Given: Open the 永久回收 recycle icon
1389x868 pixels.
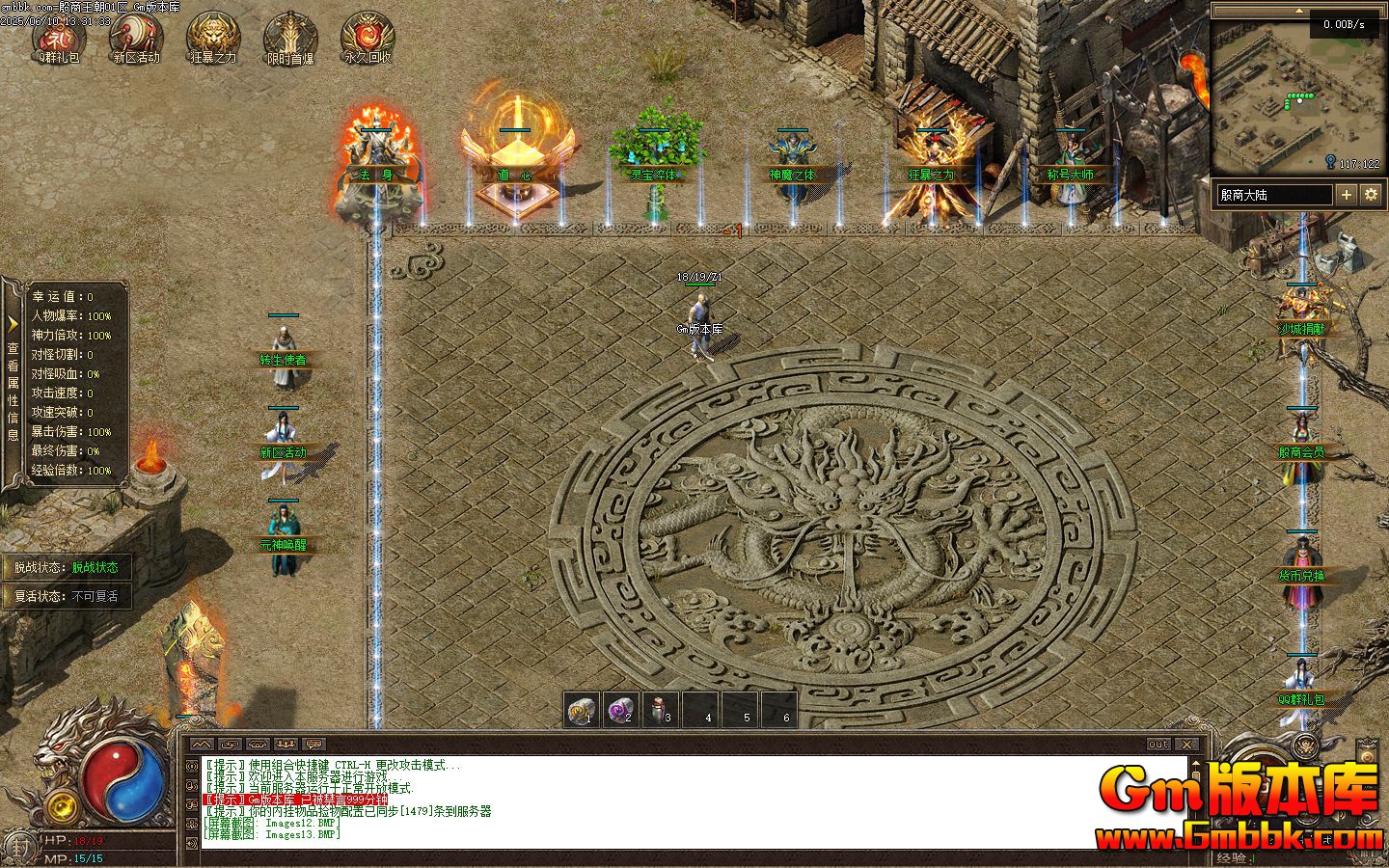Looking at the screenshot, I should pos(367,37).
